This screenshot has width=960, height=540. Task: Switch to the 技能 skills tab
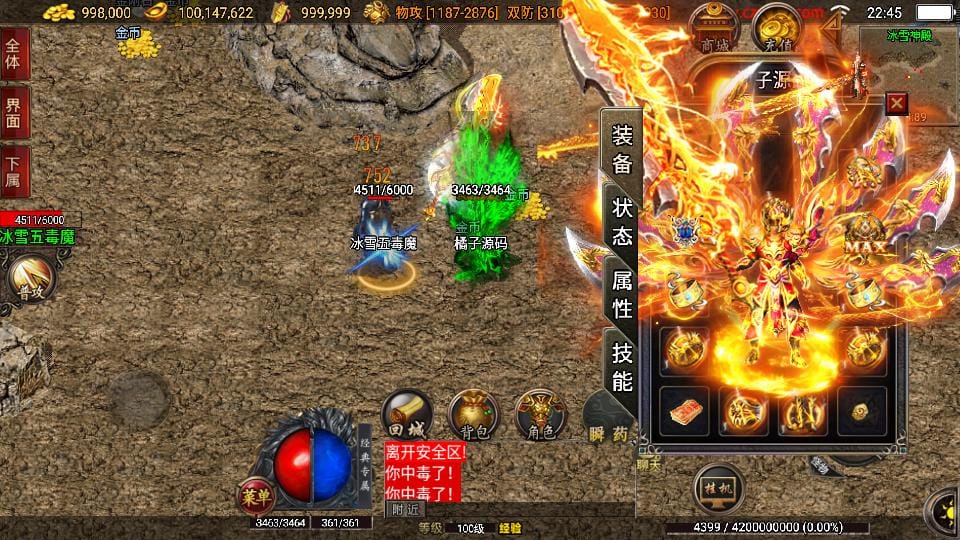(x=621, y=366)
